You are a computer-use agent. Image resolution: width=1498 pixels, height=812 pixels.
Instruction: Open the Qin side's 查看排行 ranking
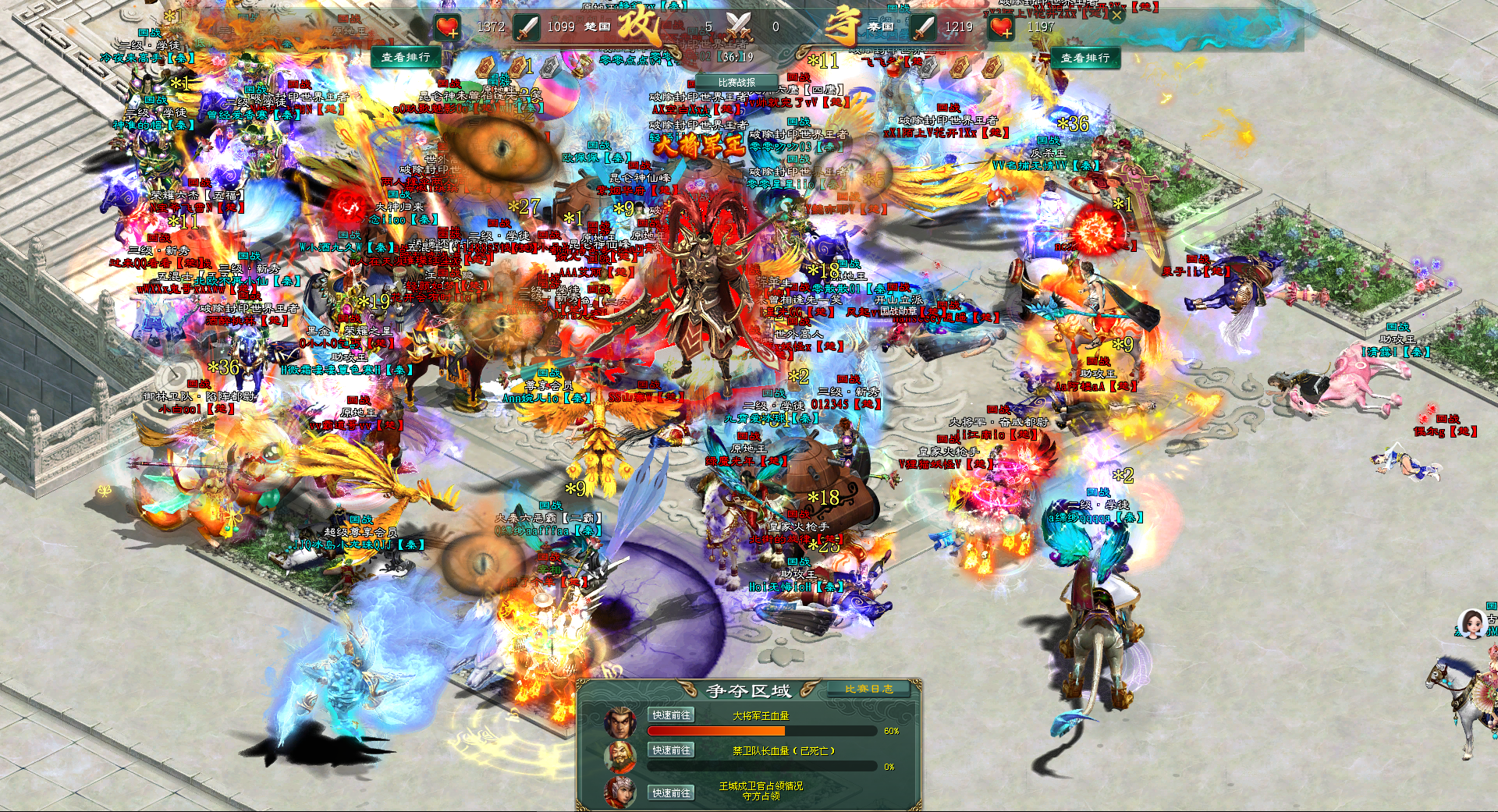coord(1084,58)
